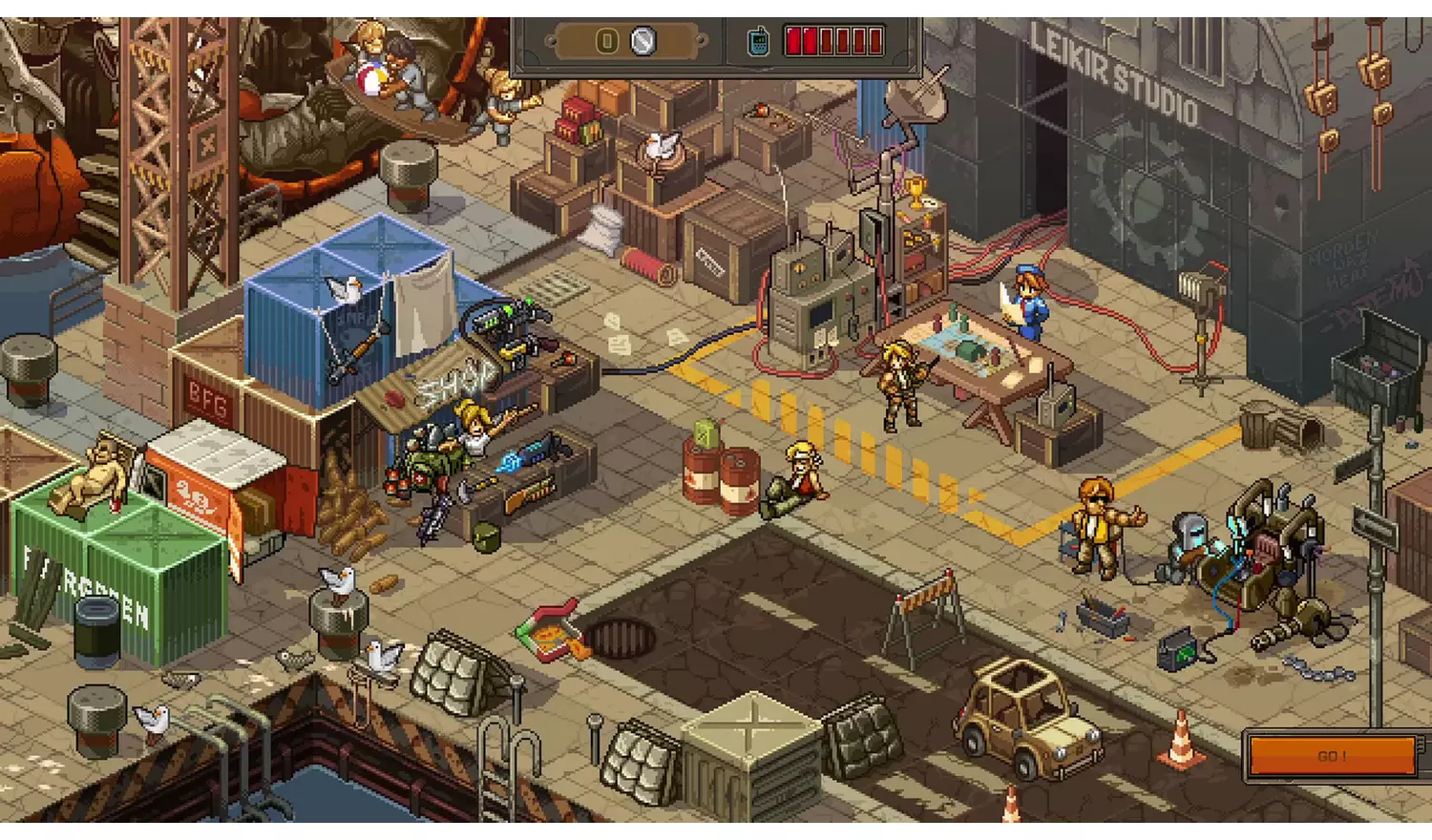Click the silver medal emblem beside the coins
This screenshot has width=1432, height=840.
[x=642, y=40]
